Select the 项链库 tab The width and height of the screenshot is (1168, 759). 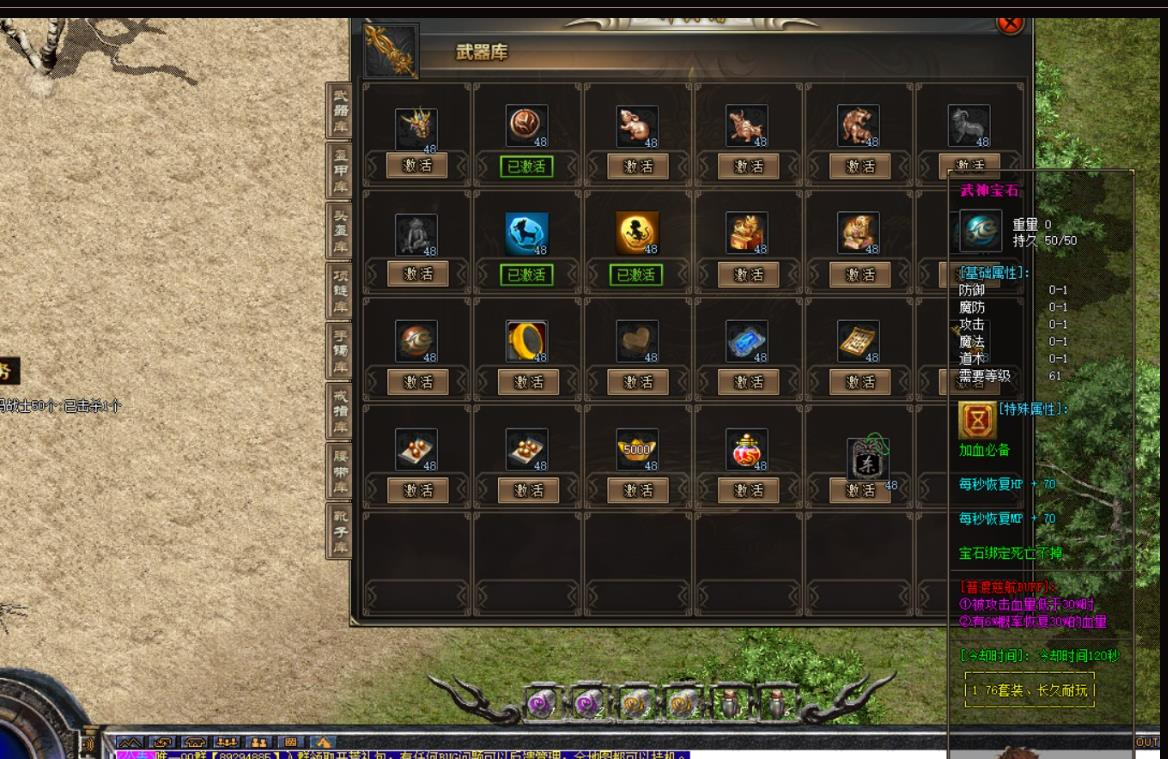(341, 290)
